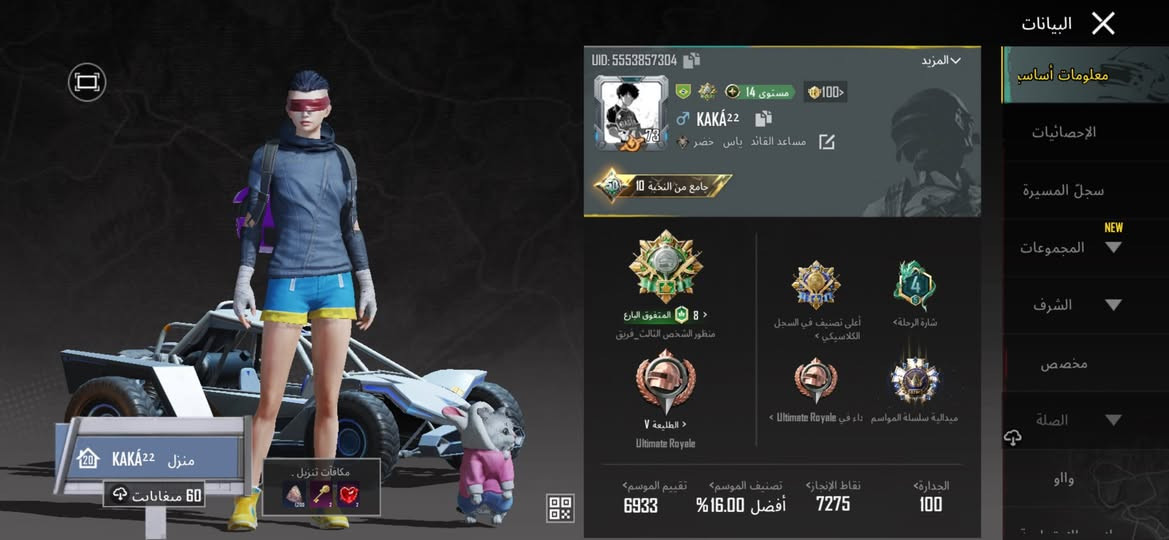Open the المزيد more dropdown
This screenshot has height=540, width=1169.
pyautogui.click(x=940, y=61)
